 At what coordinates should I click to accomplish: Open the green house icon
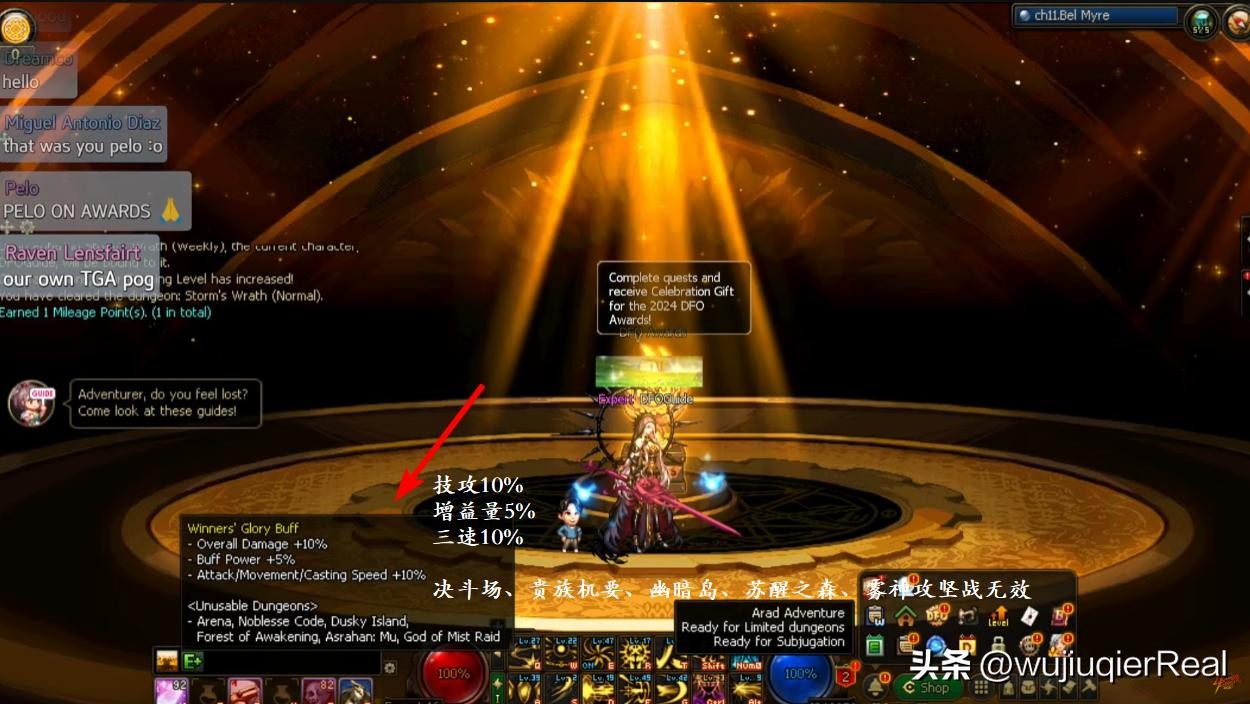(906, 616)
